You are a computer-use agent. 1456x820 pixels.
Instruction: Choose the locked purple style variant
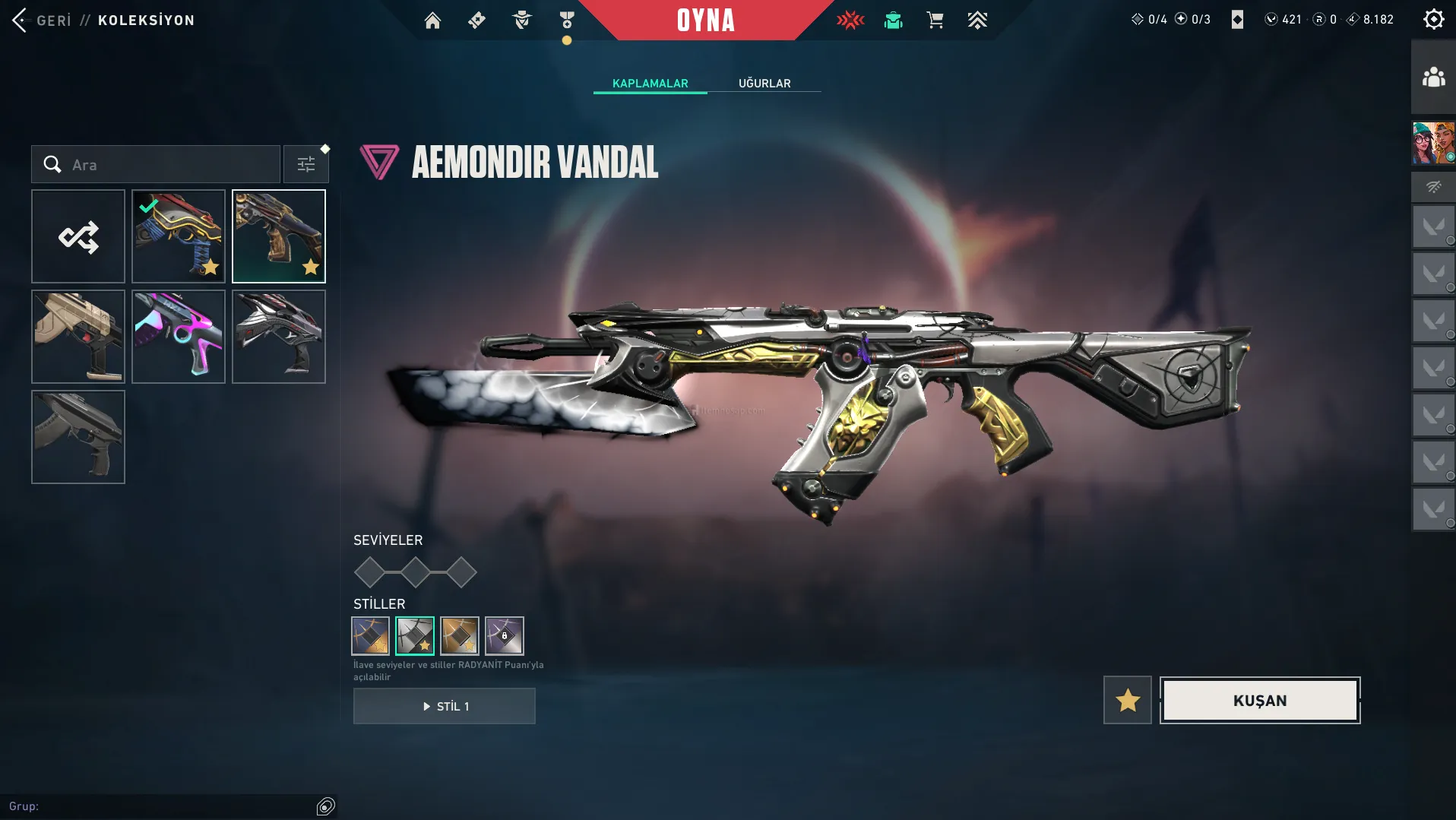[x=505, y=635]
